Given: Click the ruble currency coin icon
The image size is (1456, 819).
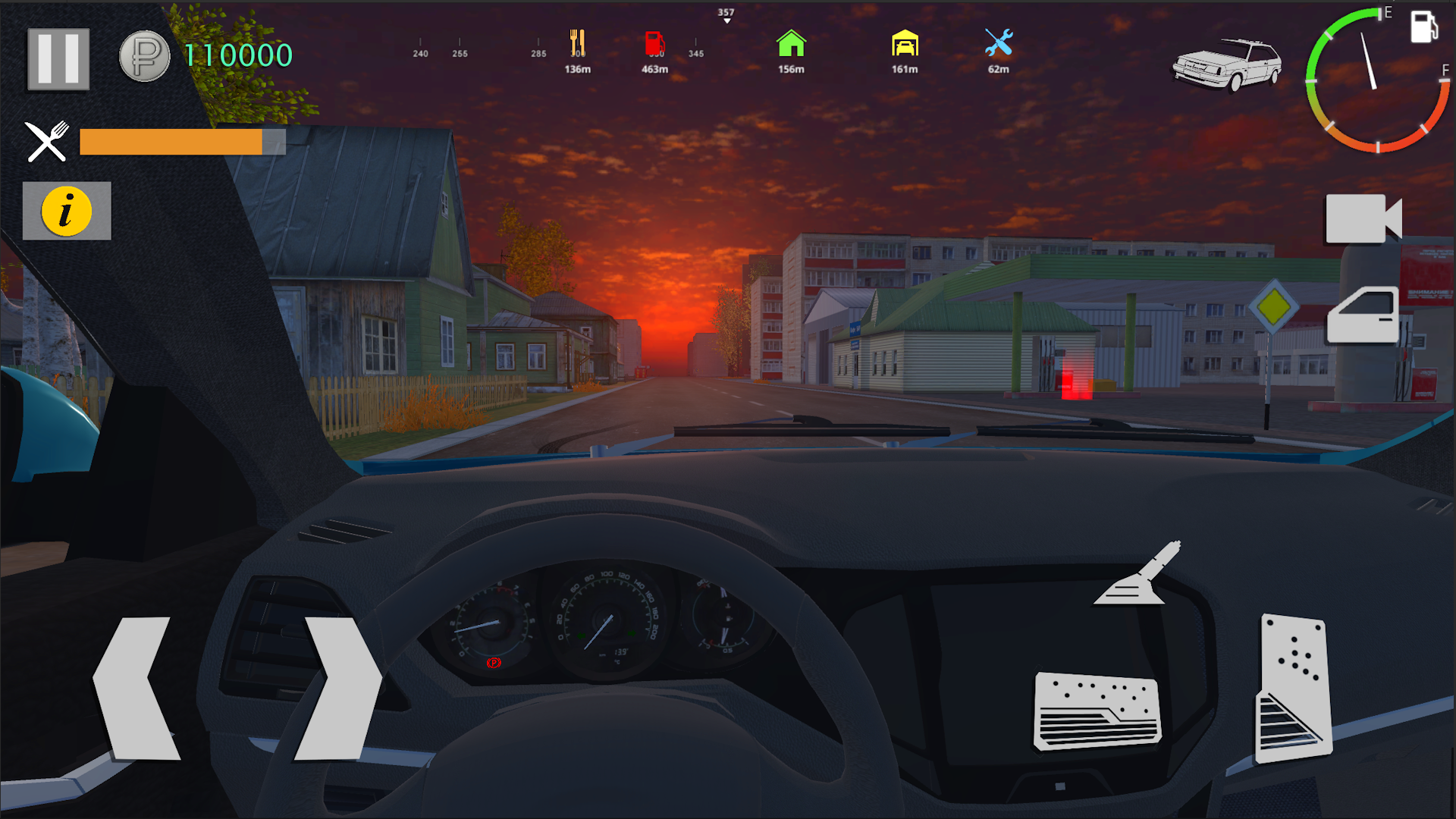Looking at the screenshot, I should tap(145, 57).
